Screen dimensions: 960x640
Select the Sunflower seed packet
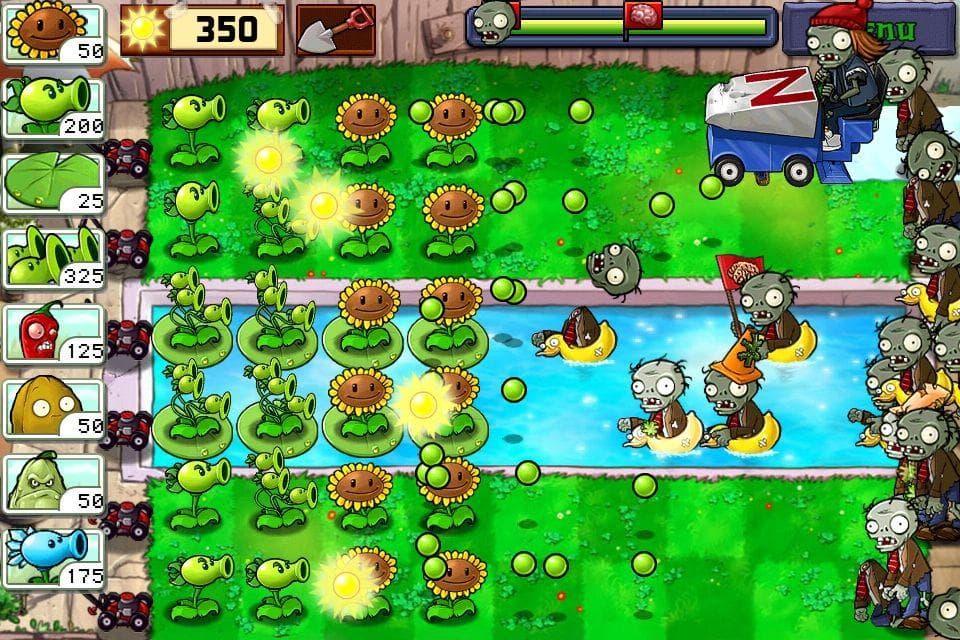coord(55,32)
